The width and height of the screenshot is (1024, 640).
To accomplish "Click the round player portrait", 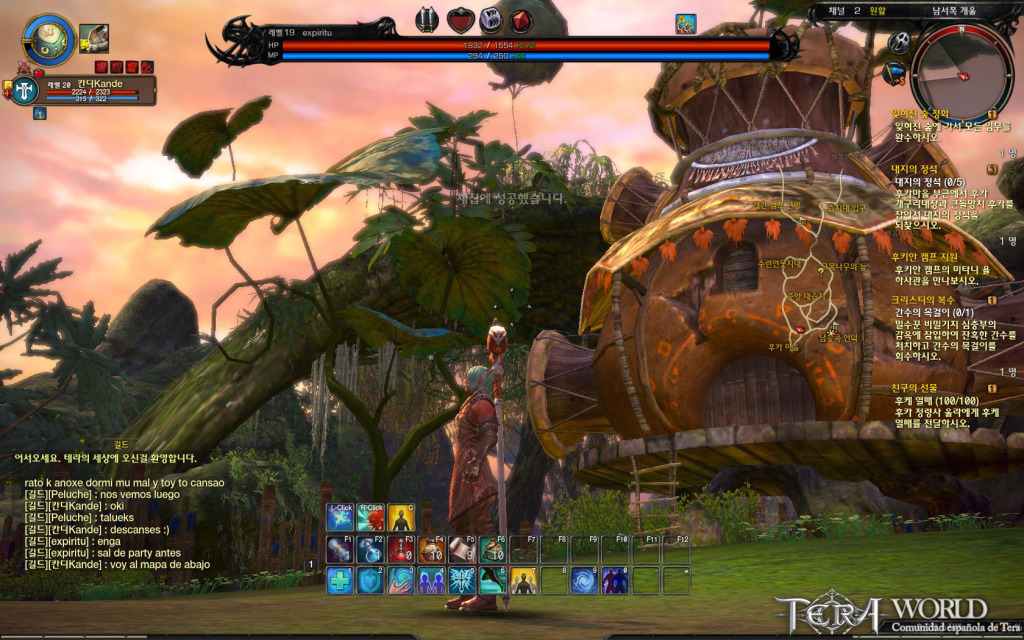I will click(47, 40).
